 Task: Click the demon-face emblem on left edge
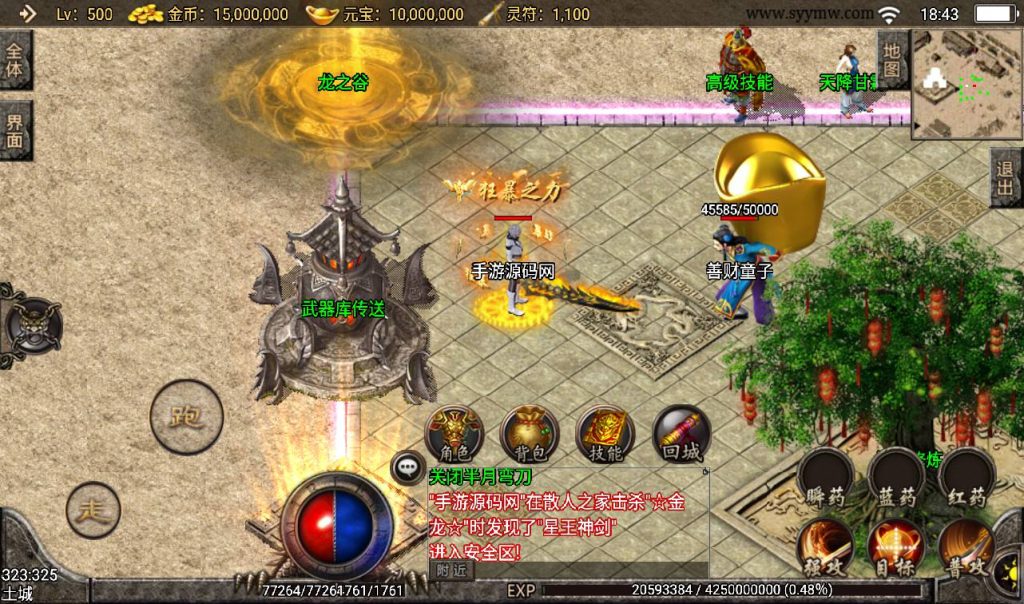click(30, 325)
